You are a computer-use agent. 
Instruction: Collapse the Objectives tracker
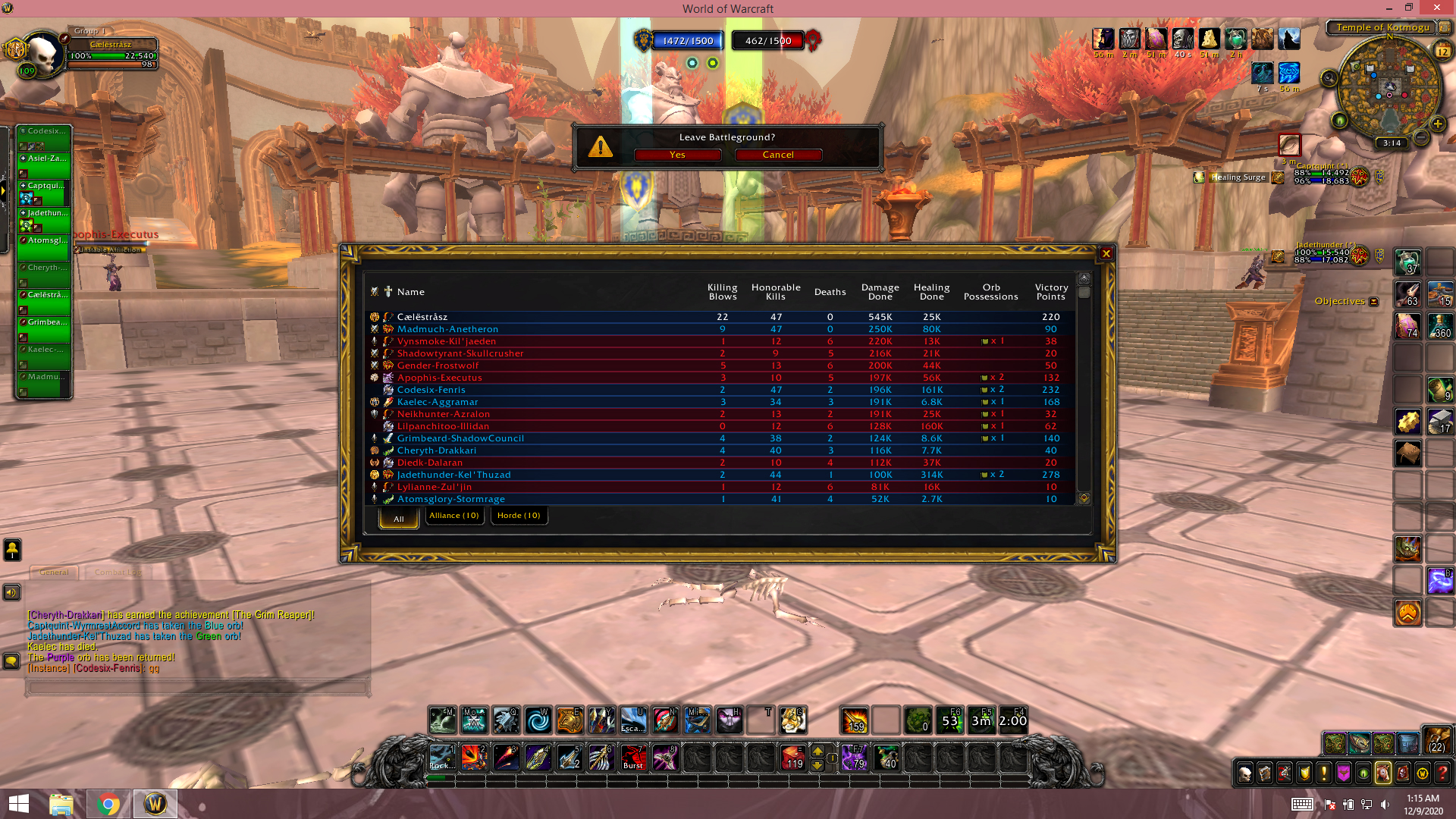(x=1373, y=302)
